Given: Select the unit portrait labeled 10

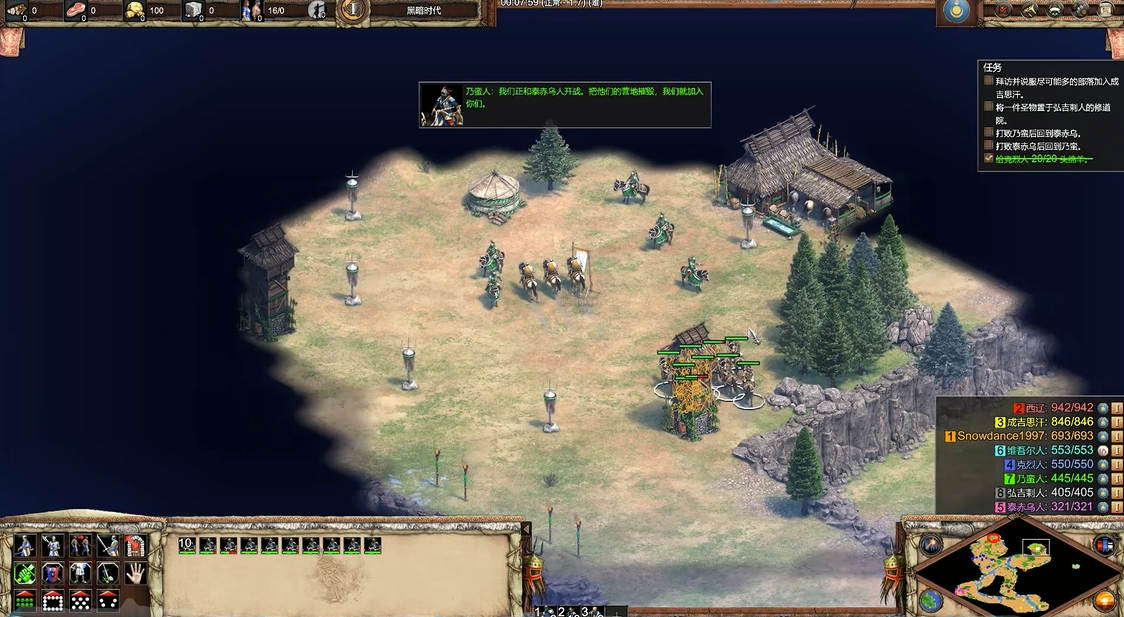Looking at the screenshot, I should click(x=187, y=545).
